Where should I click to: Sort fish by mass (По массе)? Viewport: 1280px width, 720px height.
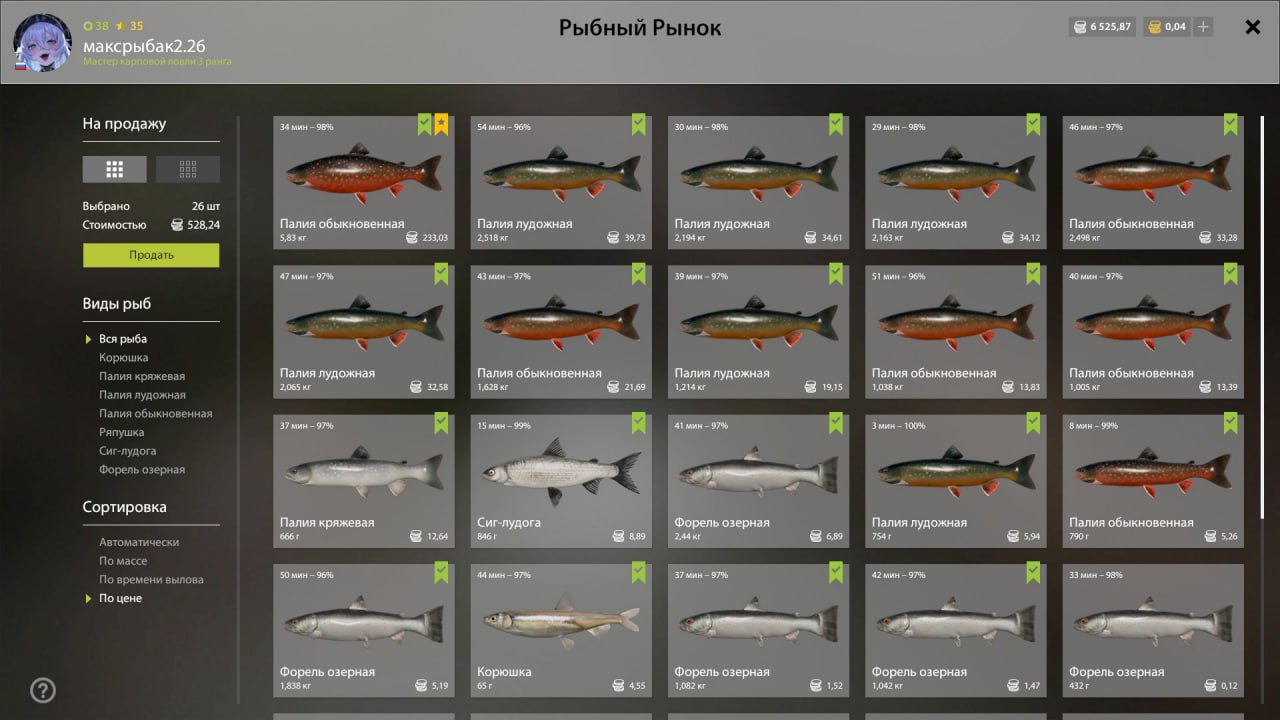coord(123,561)
